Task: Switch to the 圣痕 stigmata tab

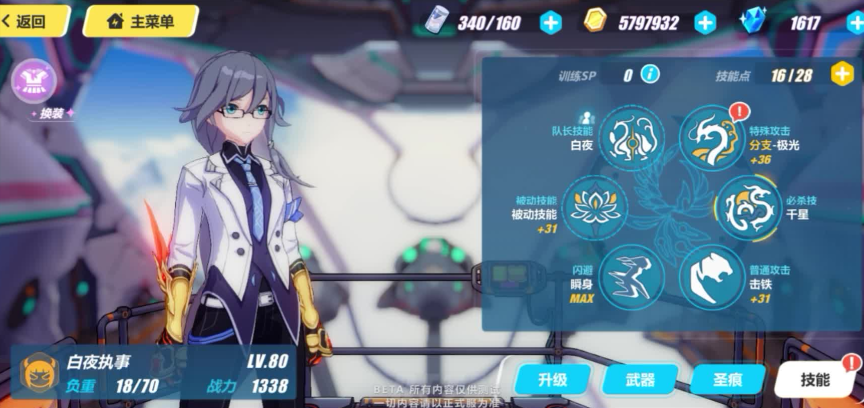Action: coord(726,379)
